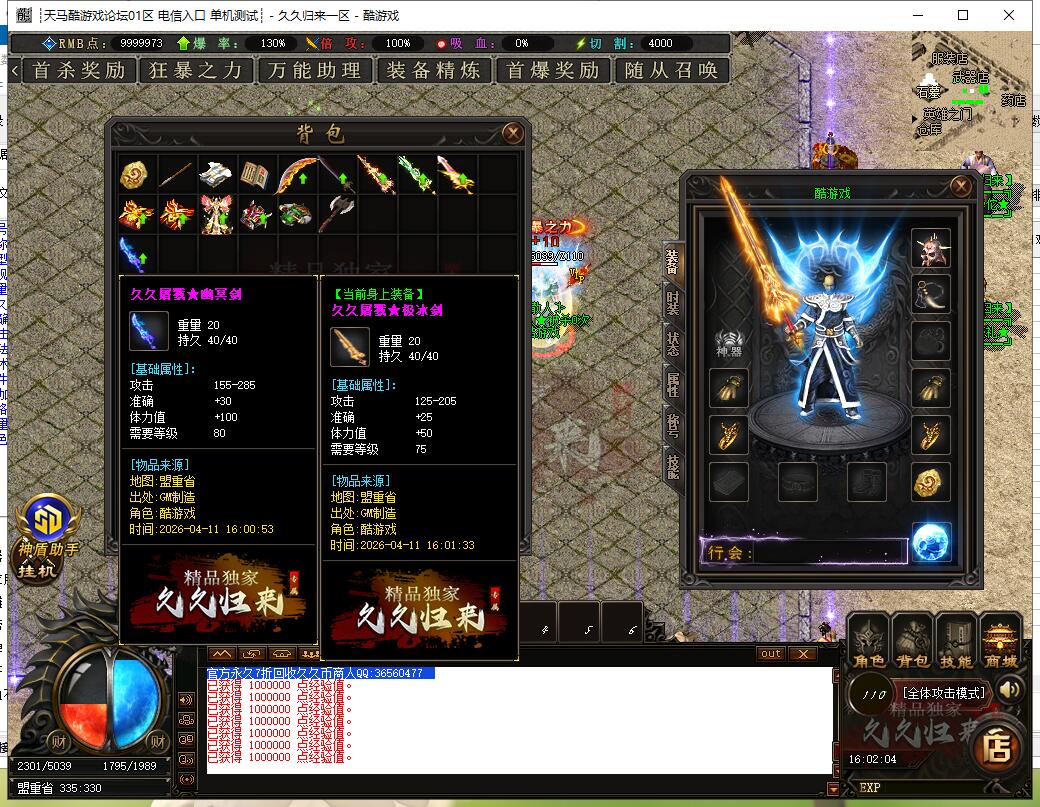Click the helmet slot on the character panel
The width and height of the screenshot is (1040, 807).
tap(931, 249)
